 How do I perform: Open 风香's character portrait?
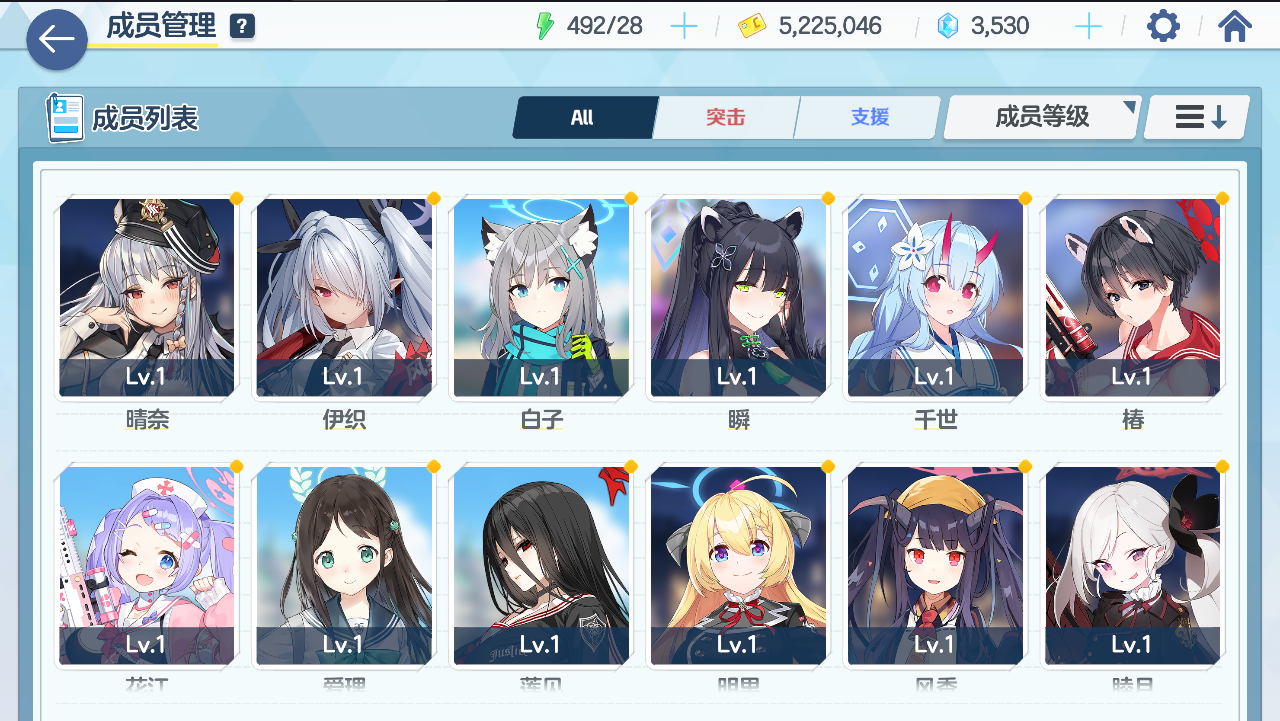click(x=935, y=565)
